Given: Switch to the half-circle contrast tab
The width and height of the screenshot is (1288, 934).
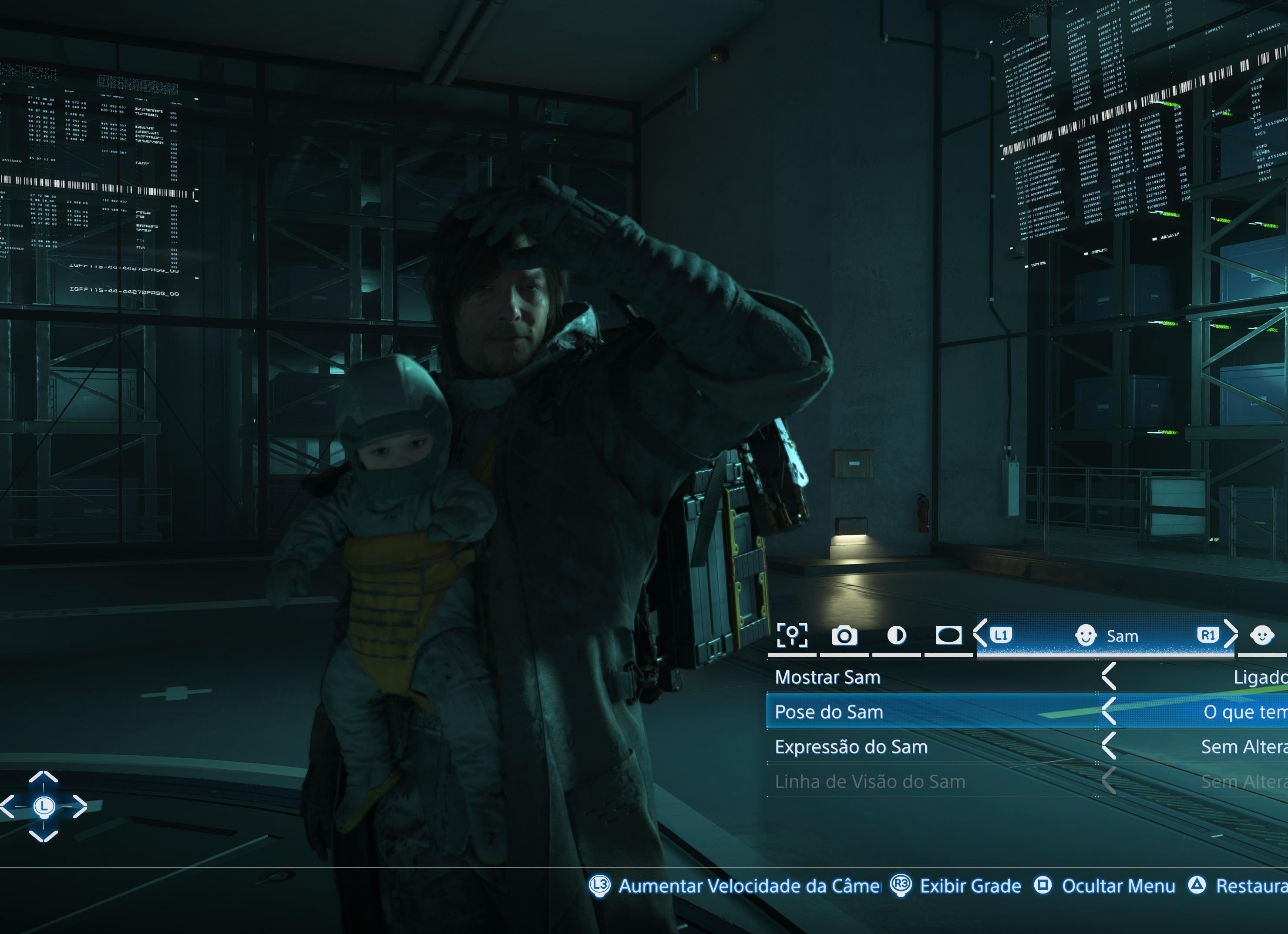Looking at the screenshot, I should 896,635.
